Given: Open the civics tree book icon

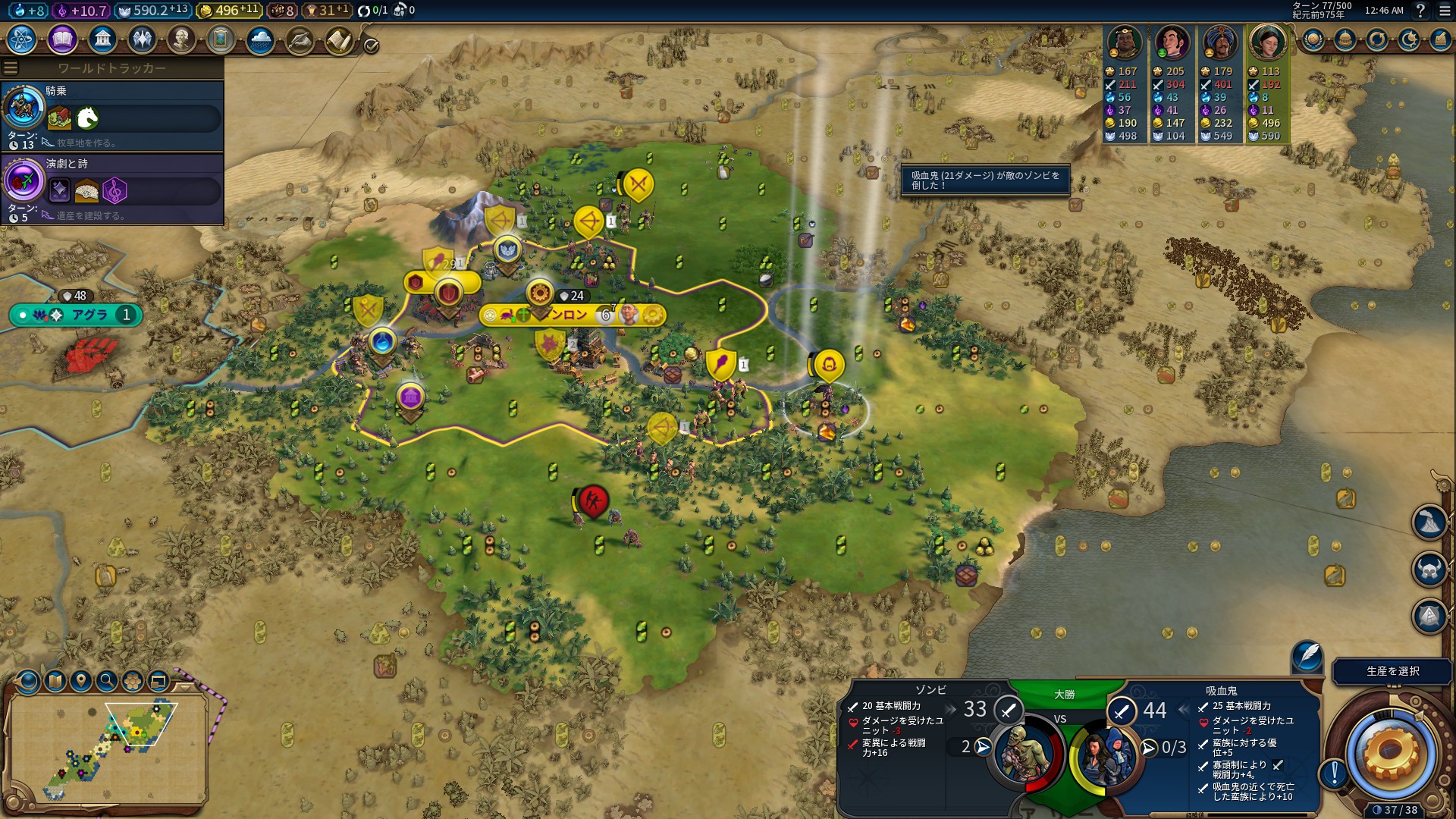Looking at the screenshot, I should coord(62,39).
